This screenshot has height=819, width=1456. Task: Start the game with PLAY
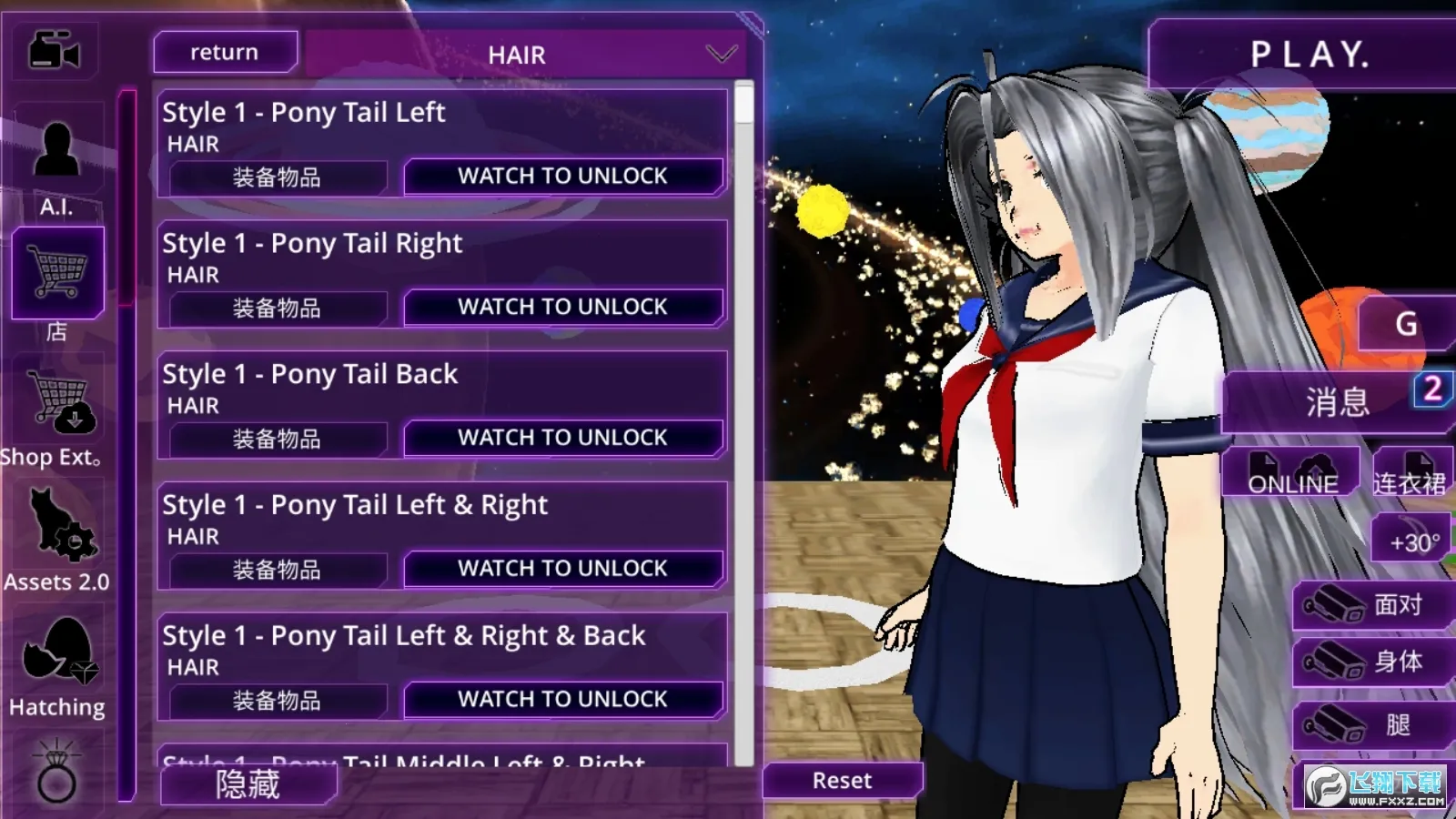click(1309, 55)
